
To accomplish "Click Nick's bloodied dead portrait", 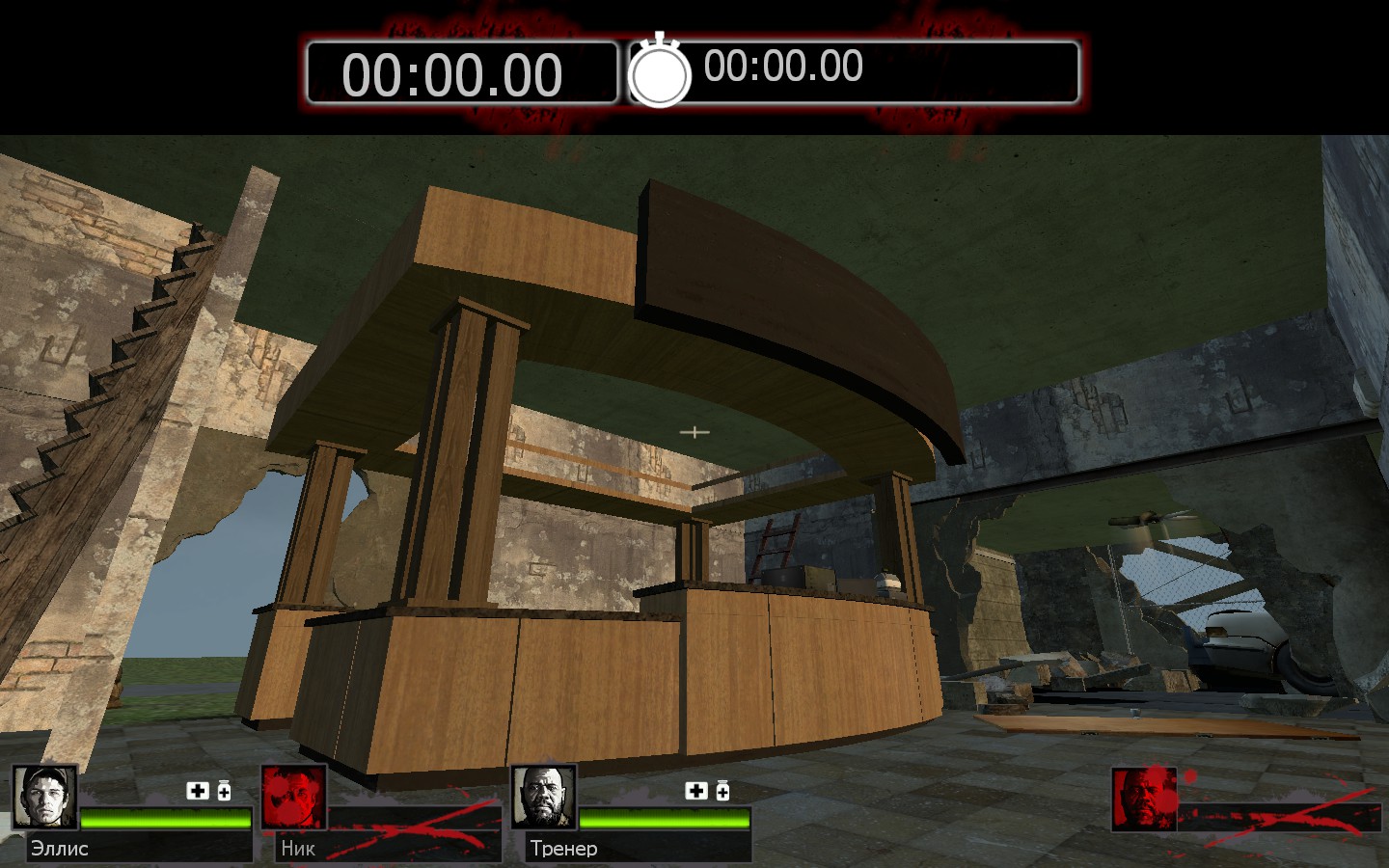I will pos(293,797).
